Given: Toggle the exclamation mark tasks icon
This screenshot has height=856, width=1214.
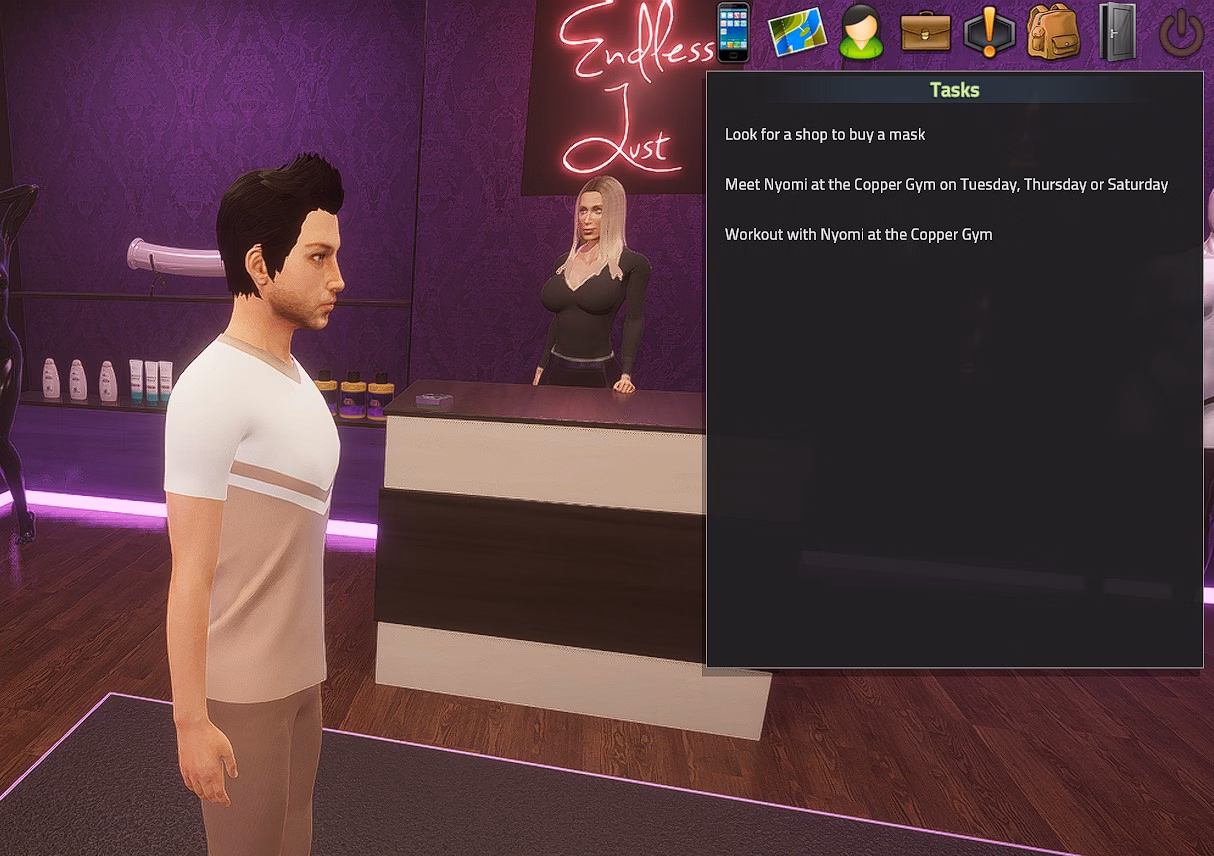Looking at the screenshot, I should pos(989,33).
